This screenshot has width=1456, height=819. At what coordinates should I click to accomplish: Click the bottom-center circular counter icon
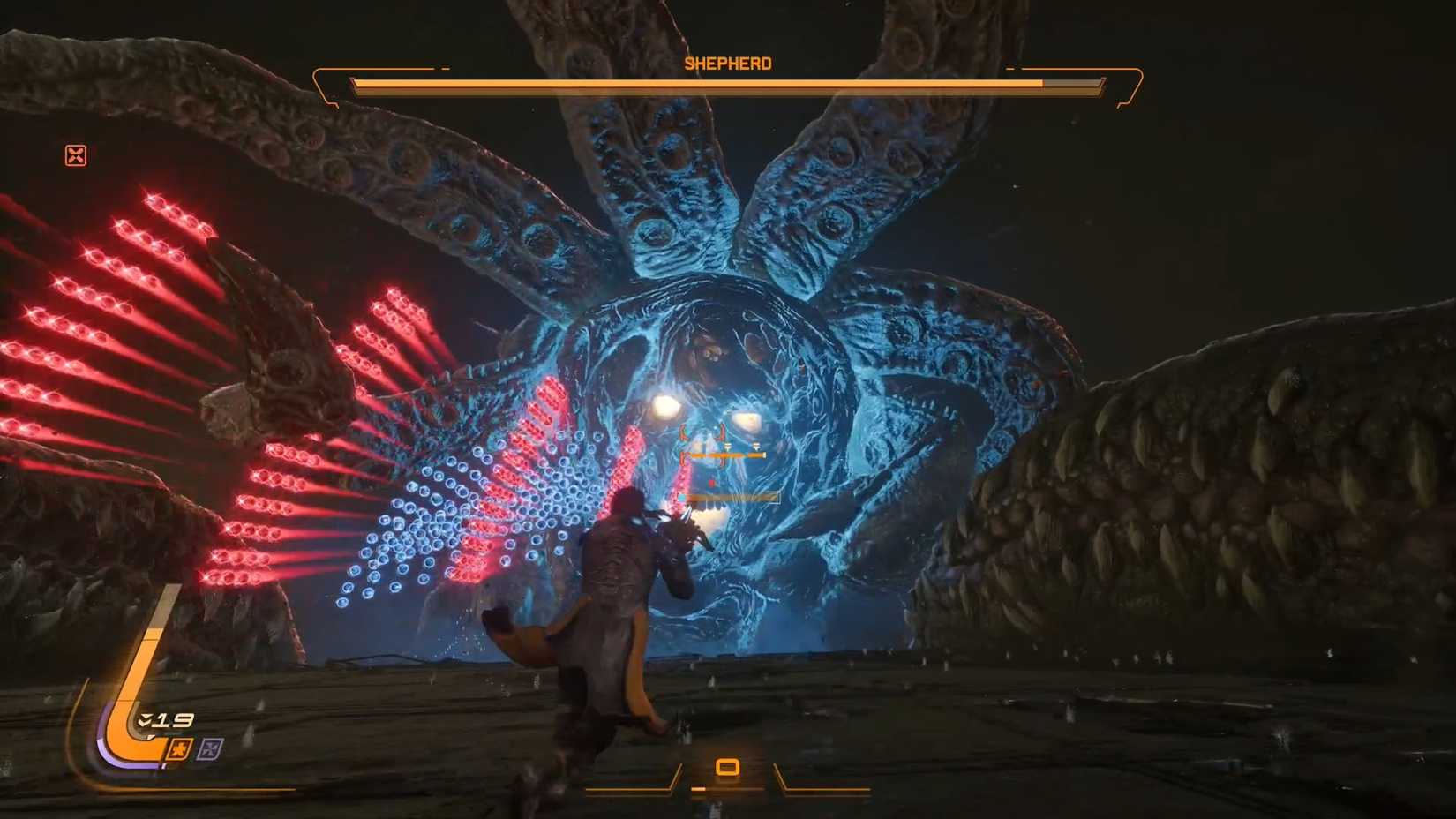pyautogui.click(x=729, y=767)
